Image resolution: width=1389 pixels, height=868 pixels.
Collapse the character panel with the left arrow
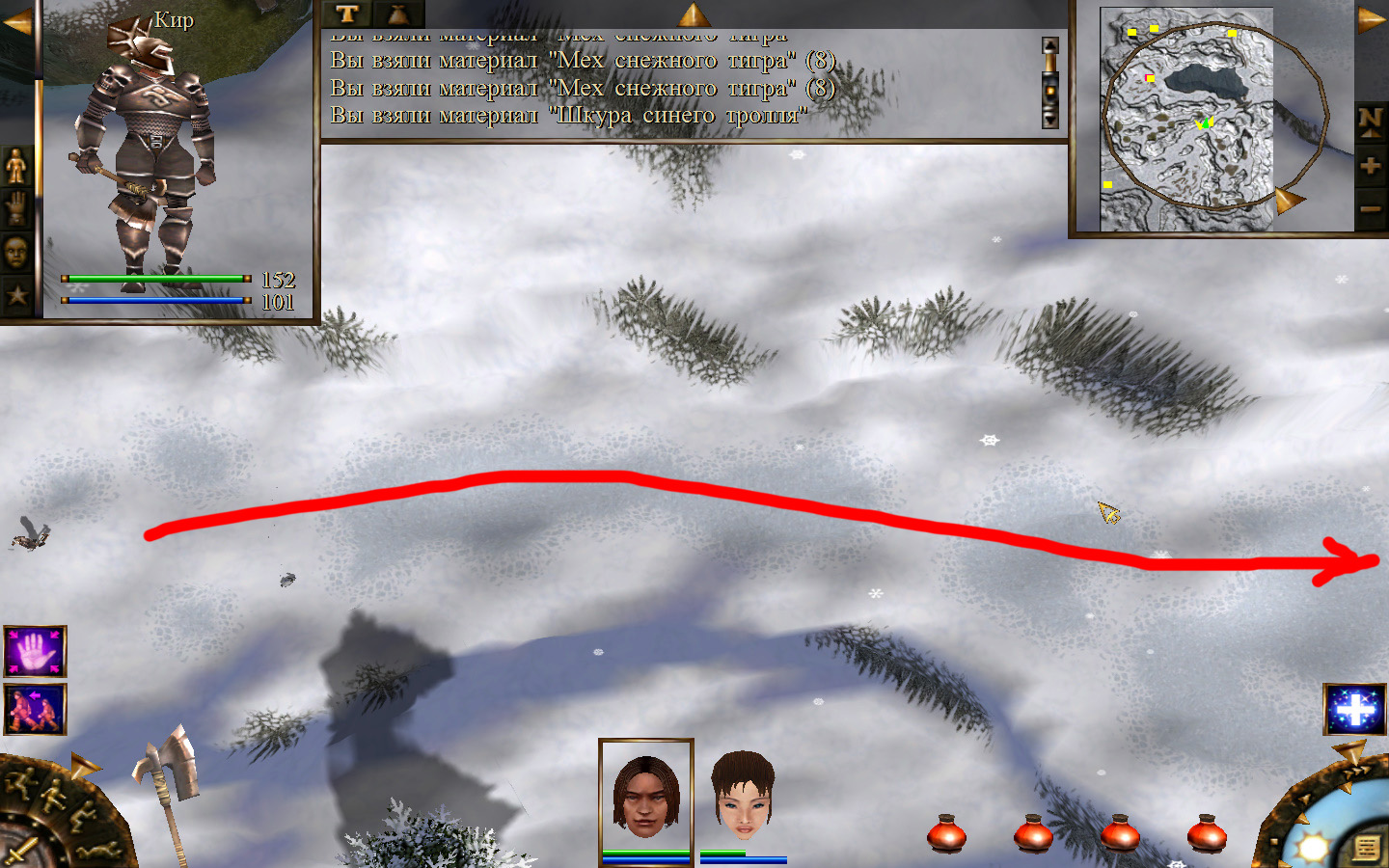(16, 22)
